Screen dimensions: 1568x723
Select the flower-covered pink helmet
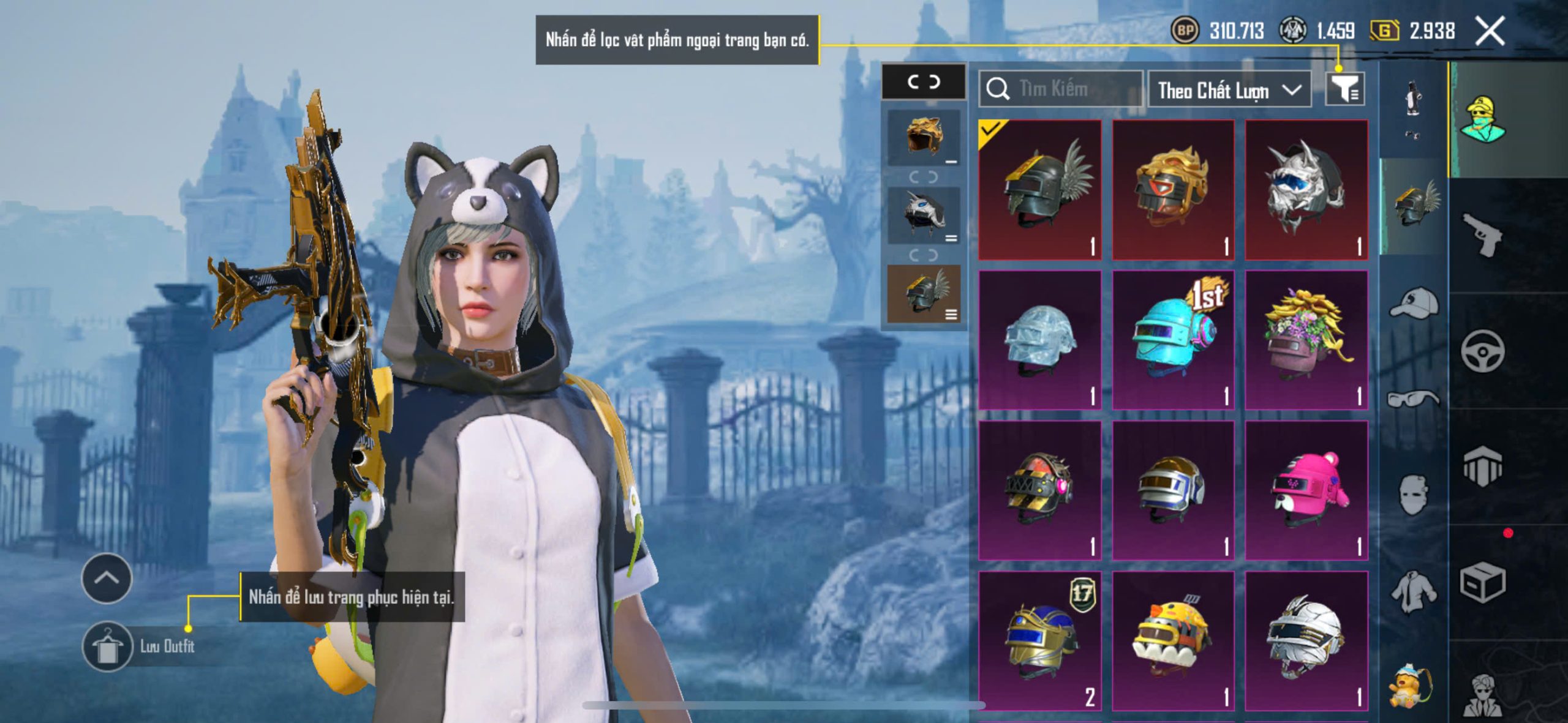(x=1306, y=340)
